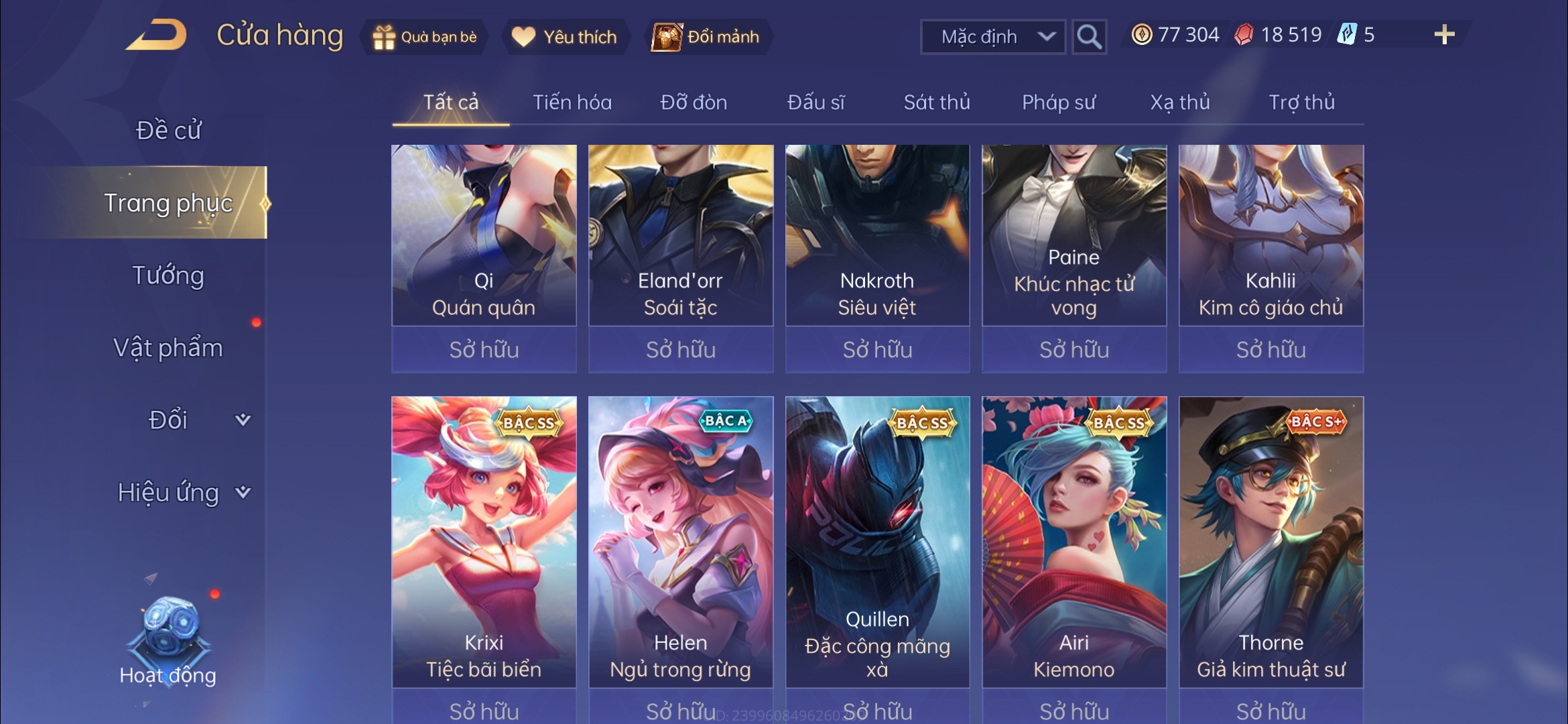Add currency with the plus button
Screen dimensions: 1568x724
click(1444, 35)
